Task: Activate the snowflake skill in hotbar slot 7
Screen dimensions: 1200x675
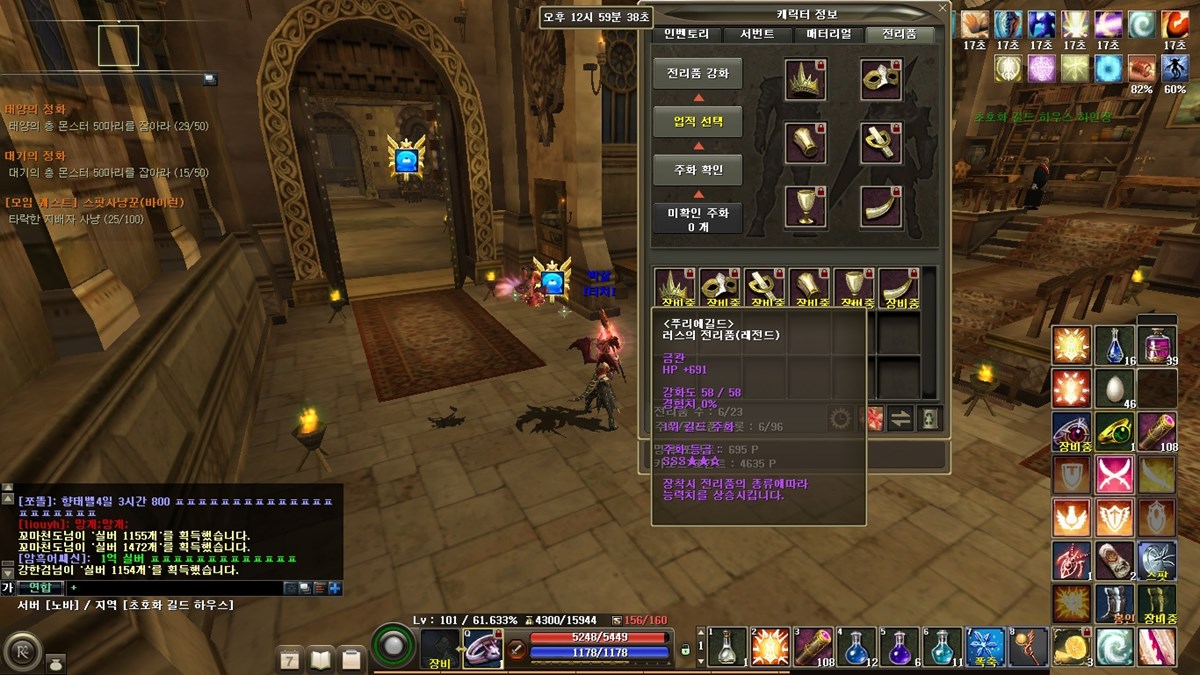Action: tap(984, 646)
